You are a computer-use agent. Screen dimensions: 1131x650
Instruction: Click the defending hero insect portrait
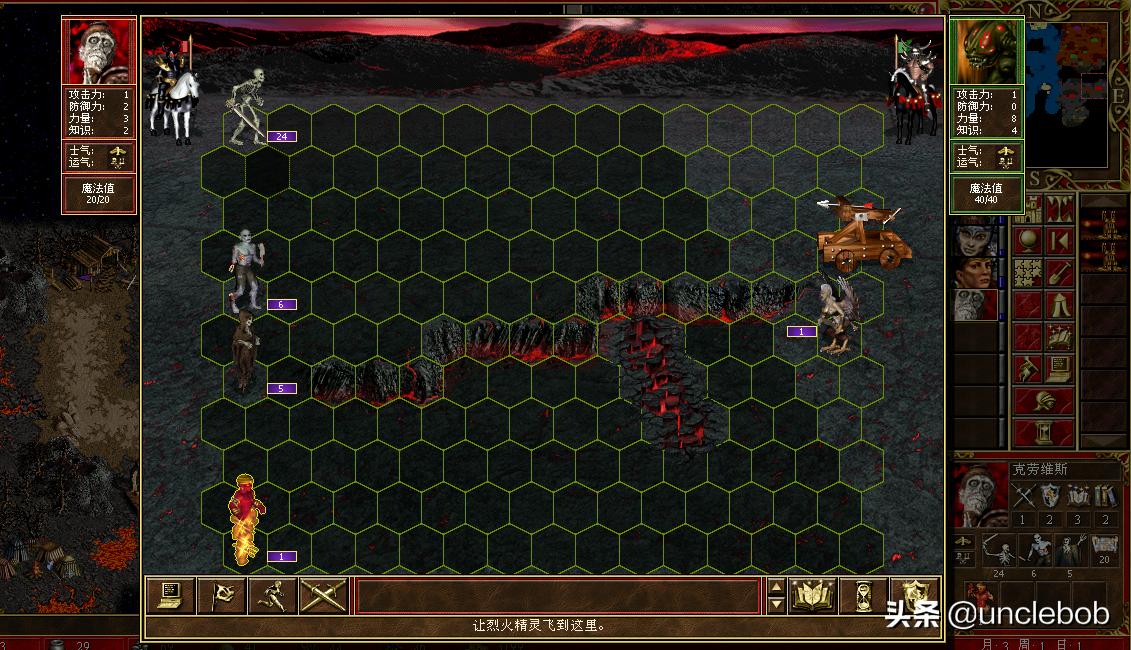tap(987, 50)
